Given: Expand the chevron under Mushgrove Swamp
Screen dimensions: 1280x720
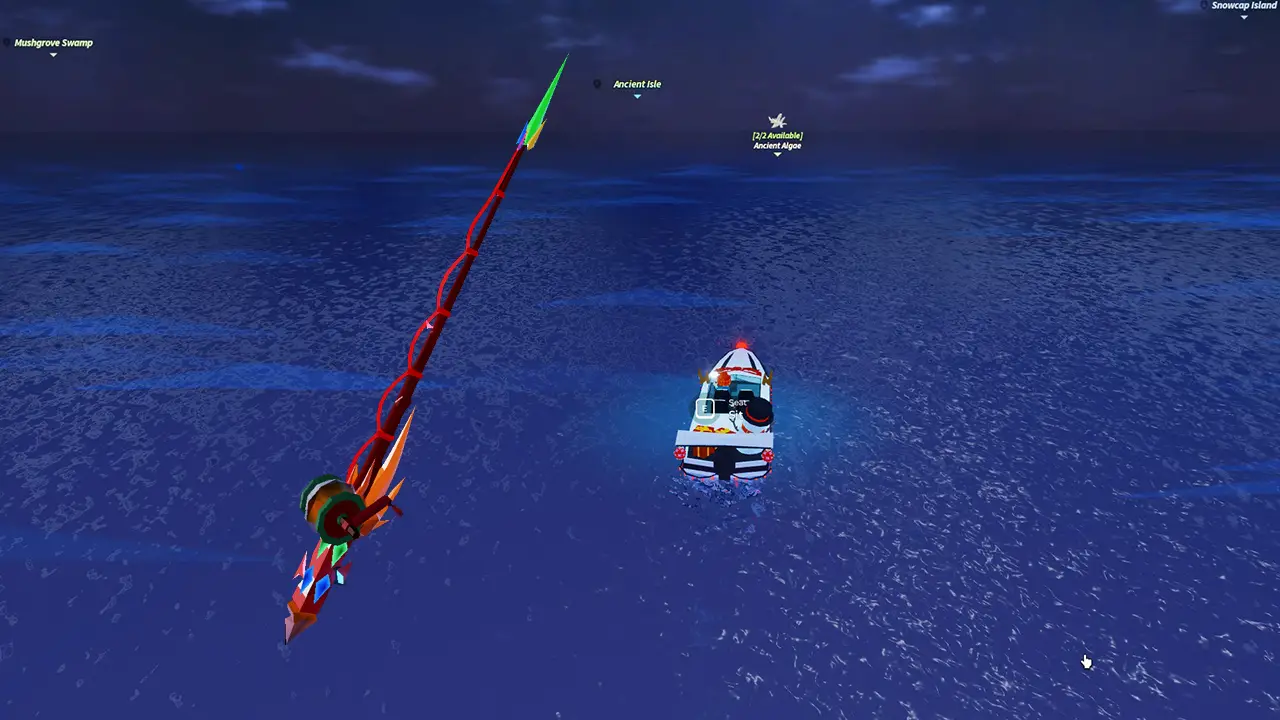Looking at the screenshot, I should [53, 56].
